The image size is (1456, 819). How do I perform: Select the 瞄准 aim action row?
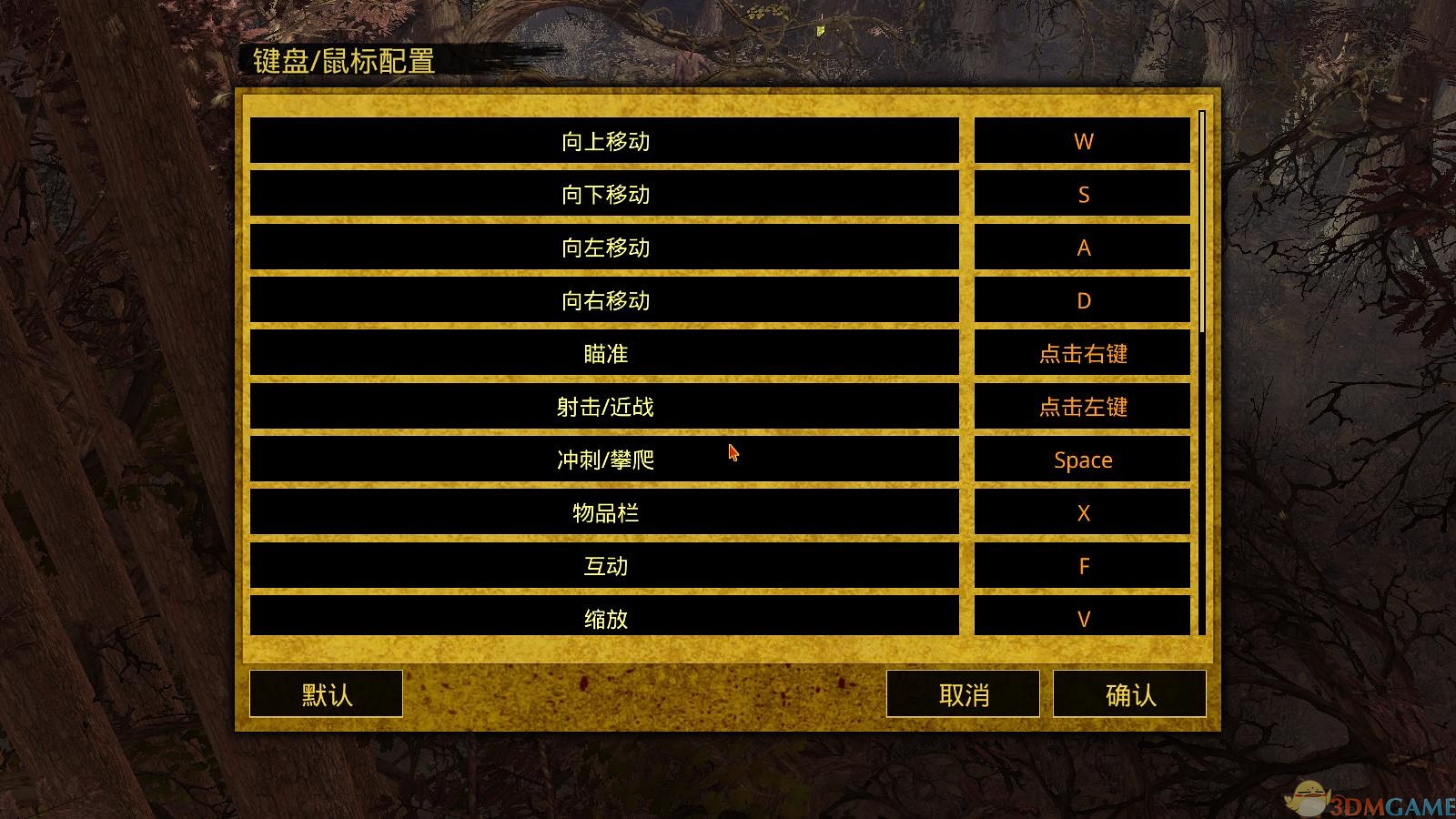[x=605, y=354]
